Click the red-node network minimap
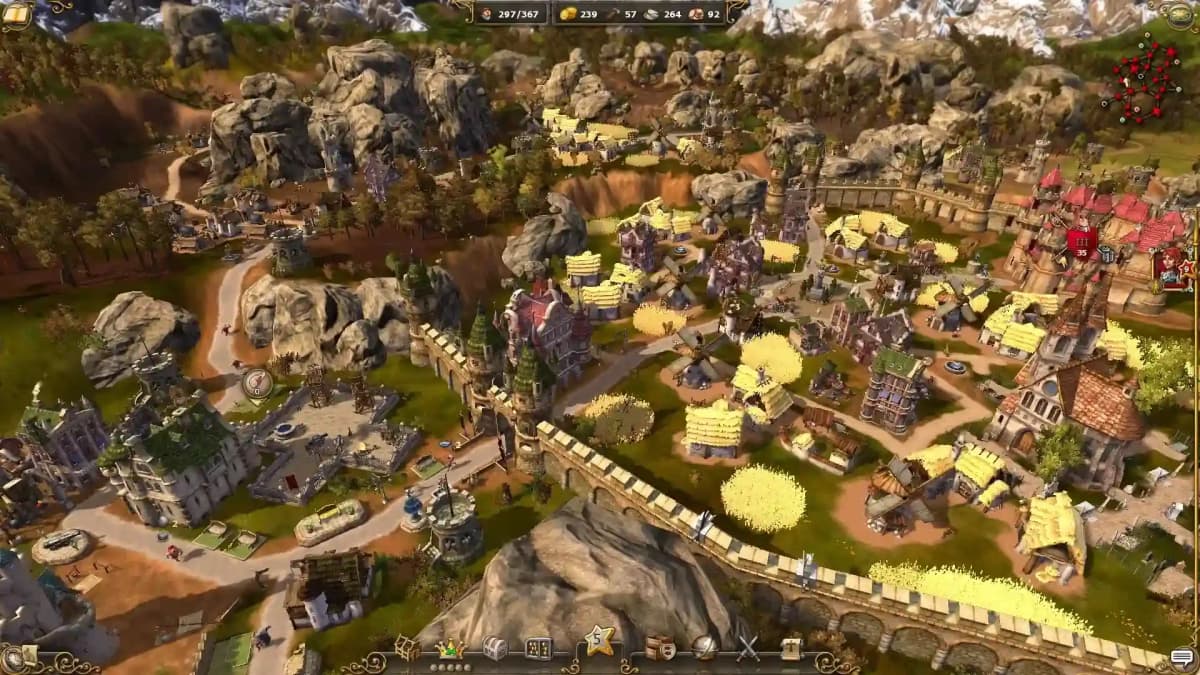 pos(1144,78)
